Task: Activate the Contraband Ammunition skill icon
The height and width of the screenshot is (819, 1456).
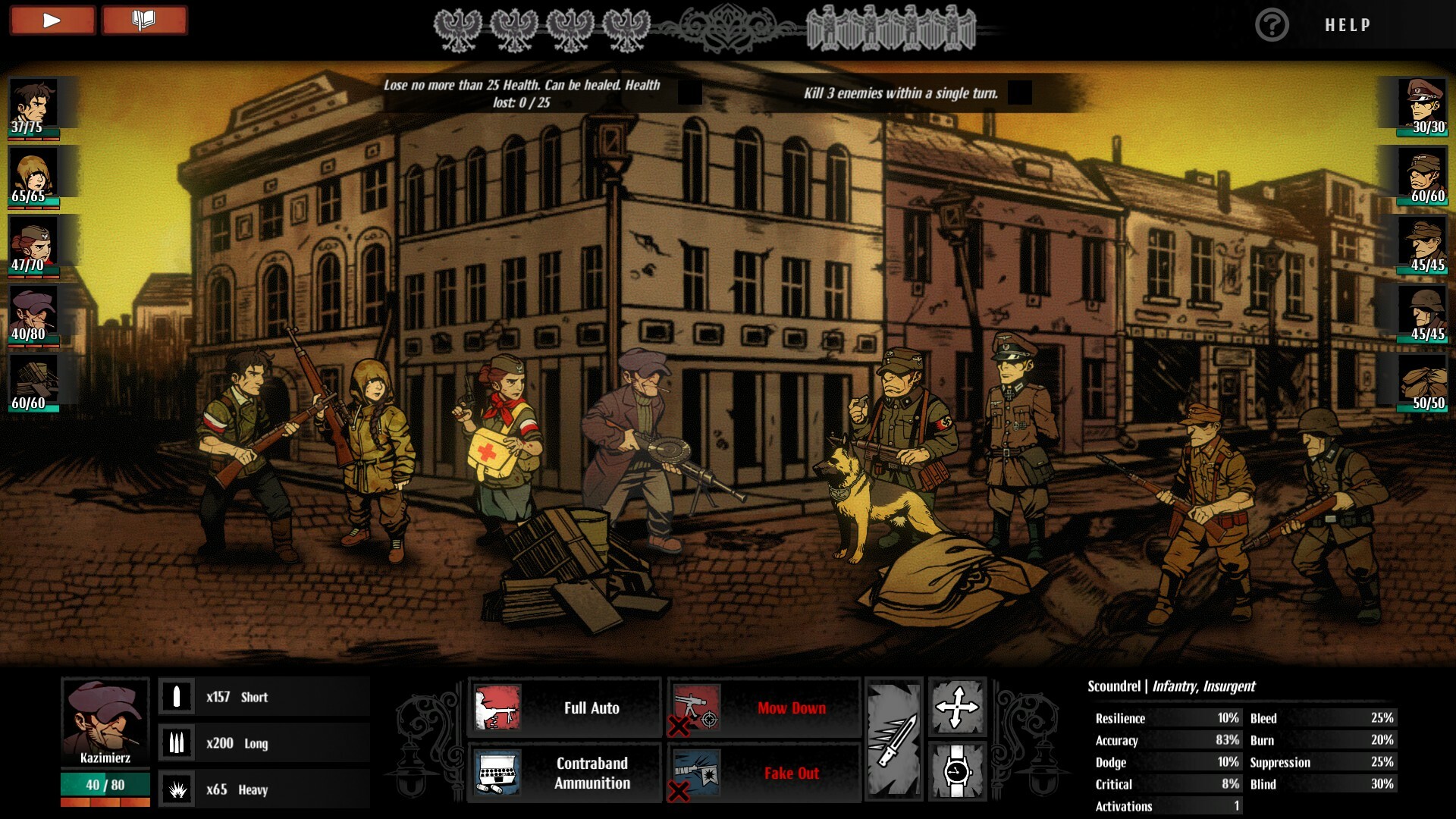Action: (497, 773)
